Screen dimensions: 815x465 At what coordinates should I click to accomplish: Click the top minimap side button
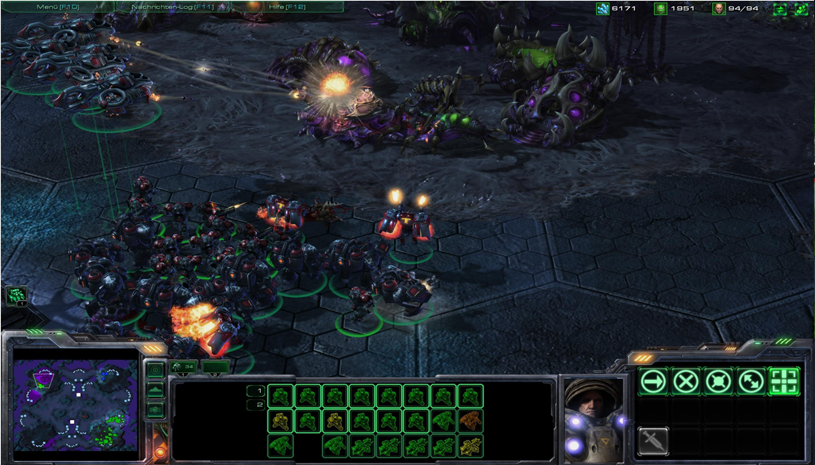coord(155,370)
